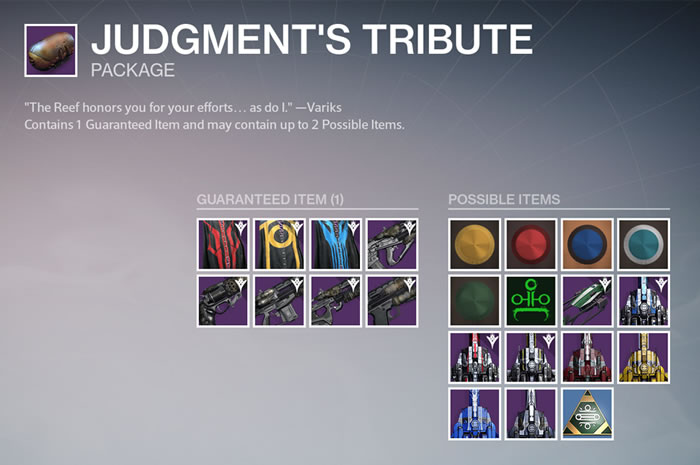The width and height of the screenshot is (700, 465).
Task: Pick the blue-striped cloak item
Action: click(335, 244)
